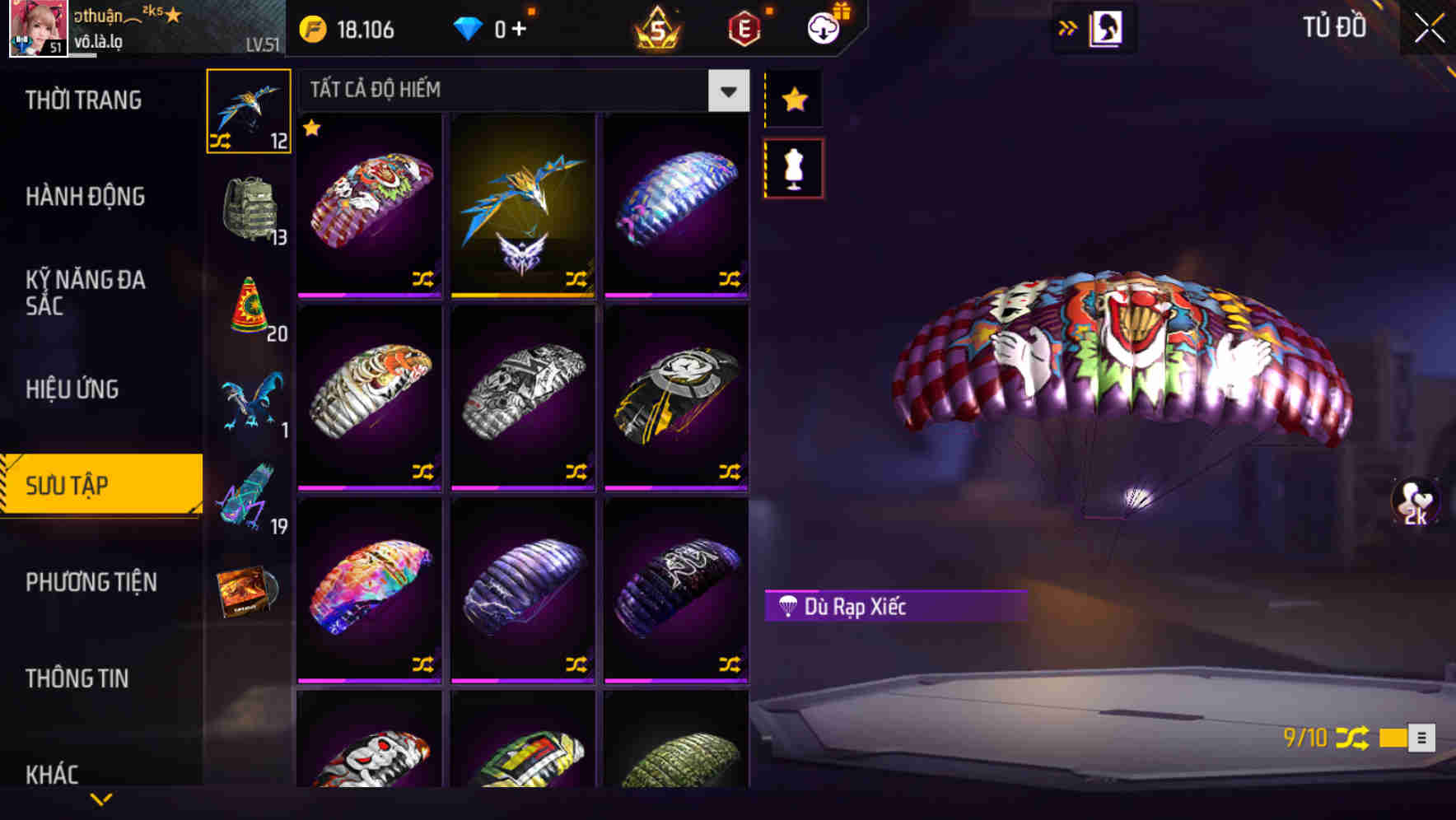The height and width of the screenshot is (820, 1456).
Task: Open the gift download cloud icon
Action: (822, 27)
